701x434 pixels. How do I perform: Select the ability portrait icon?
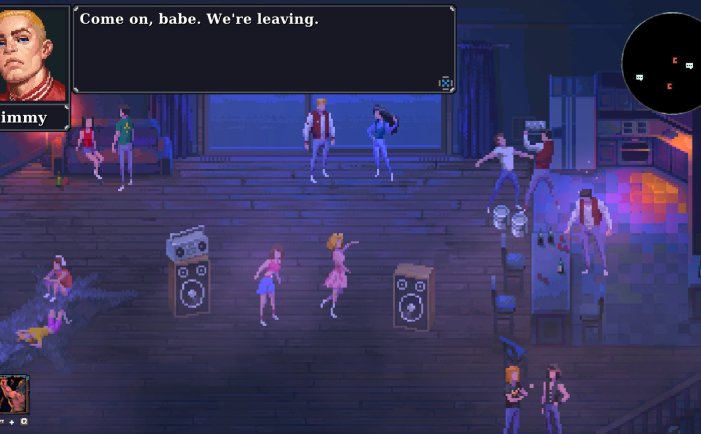(14, 394)
